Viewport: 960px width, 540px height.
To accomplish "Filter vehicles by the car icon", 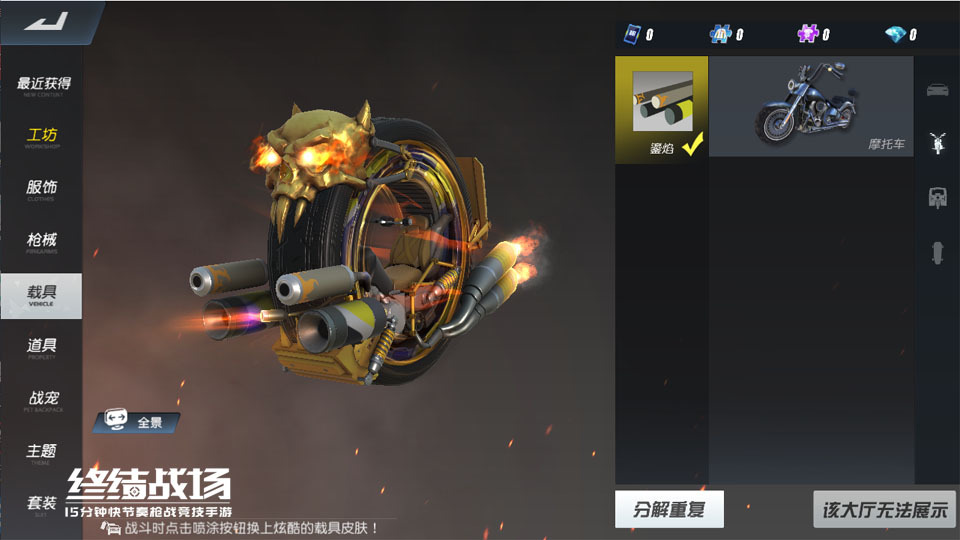I will pyautogui.click(x=937, y=89).
